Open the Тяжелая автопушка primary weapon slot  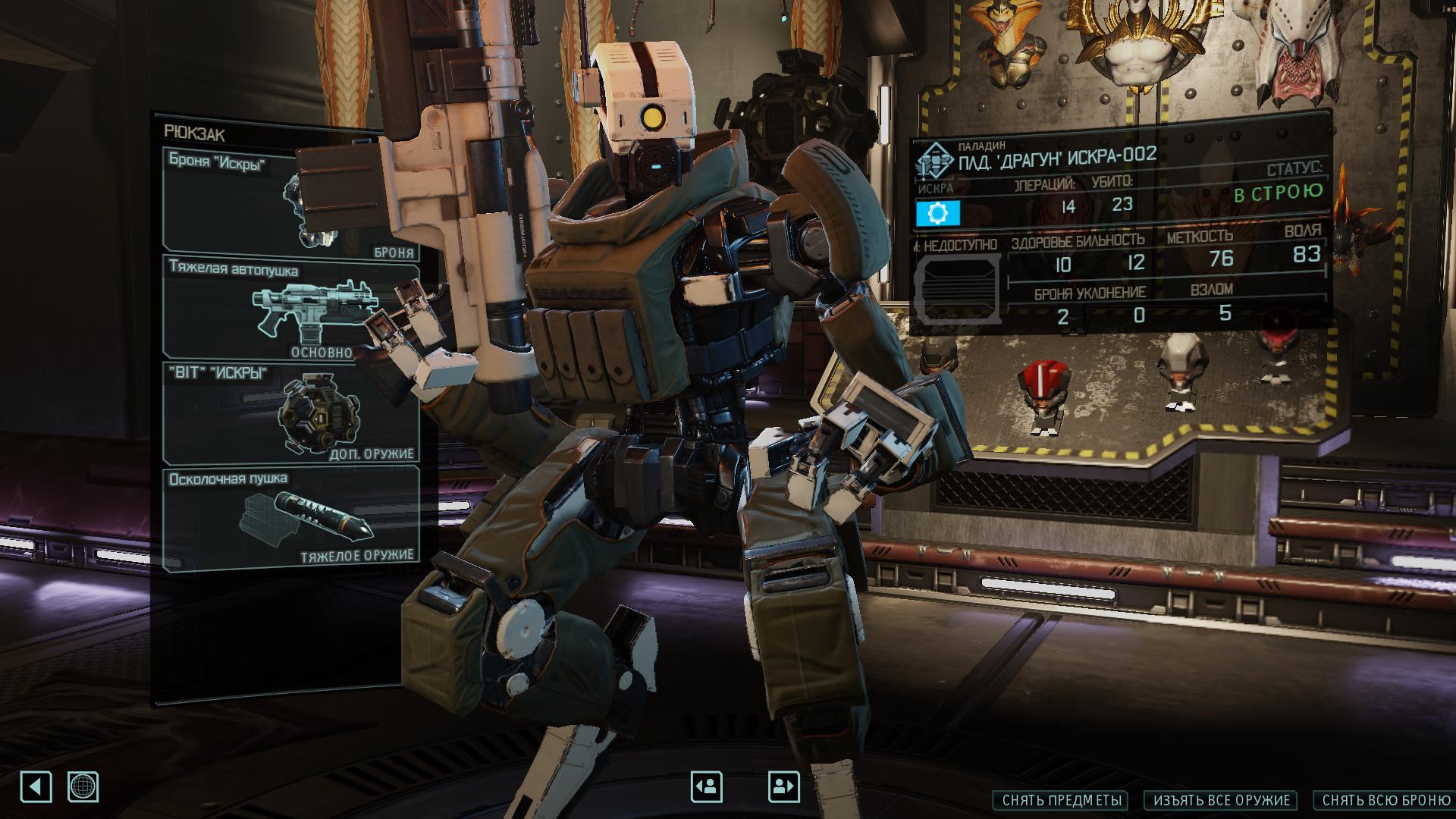coord(292,309)
